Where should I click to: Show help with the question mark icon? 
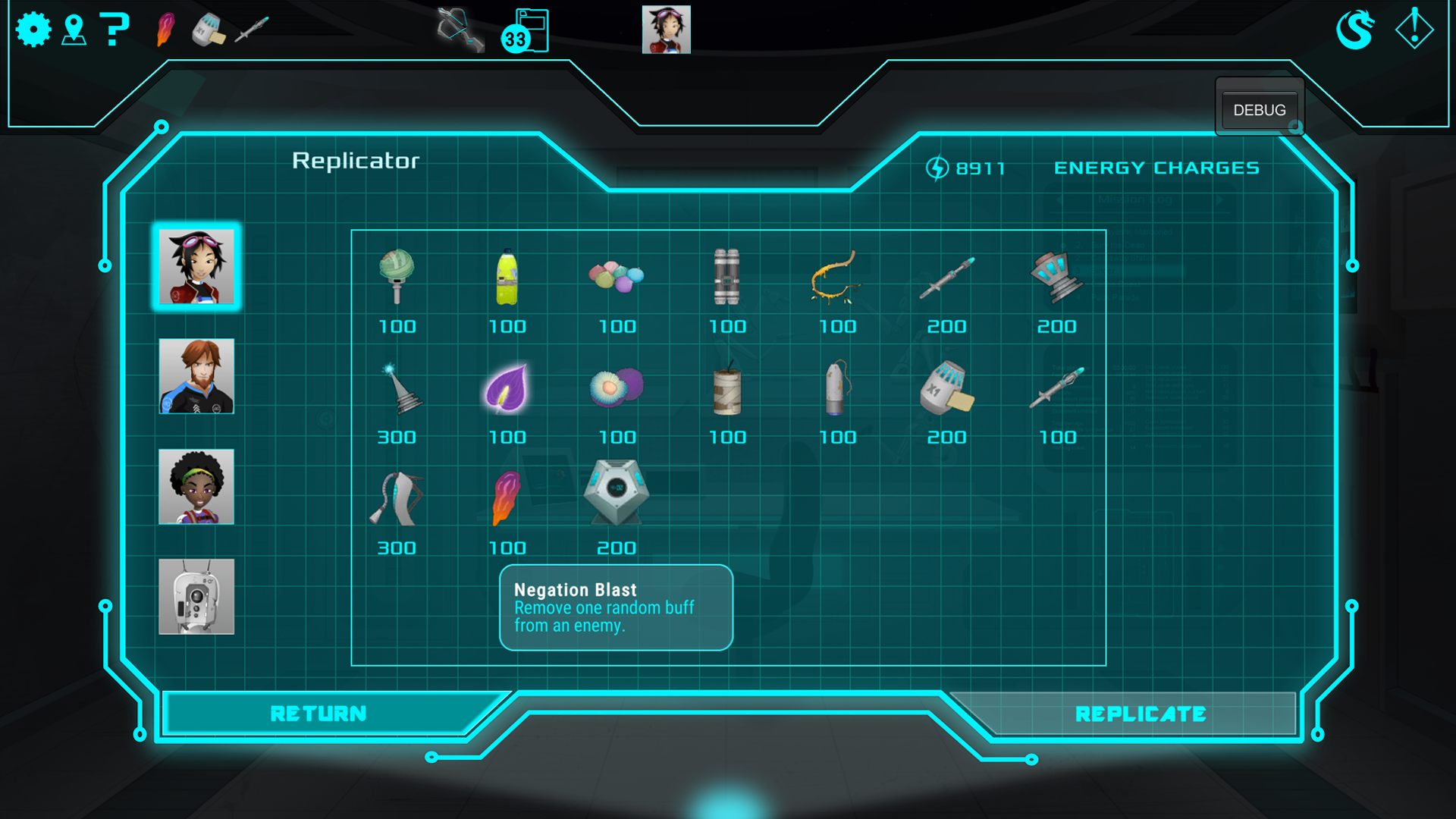pos(115,30)
